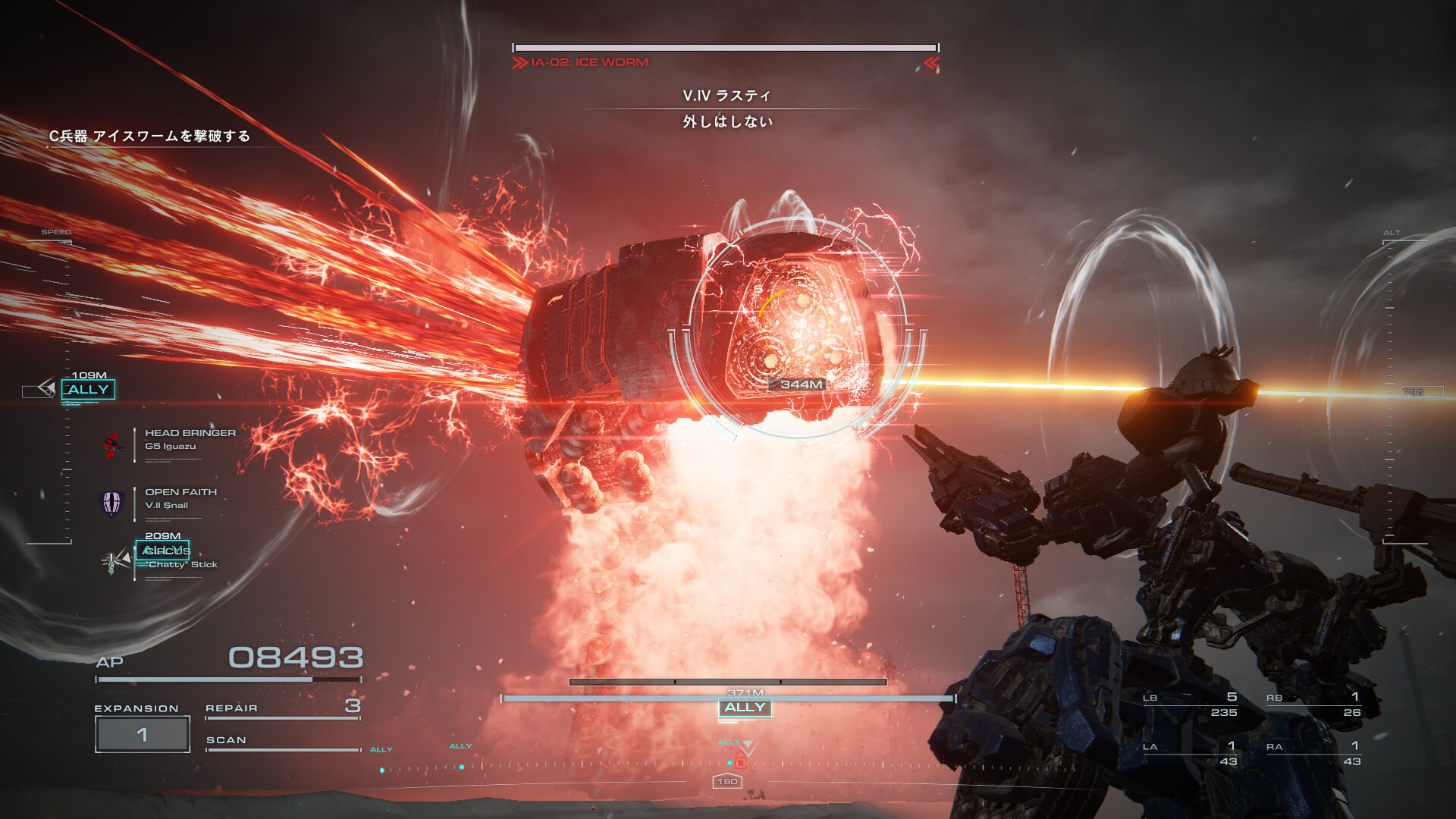Click the OPEN FAITH purple emblem icon
This screenshot has height=819, width=1456.
pos(111,502)
